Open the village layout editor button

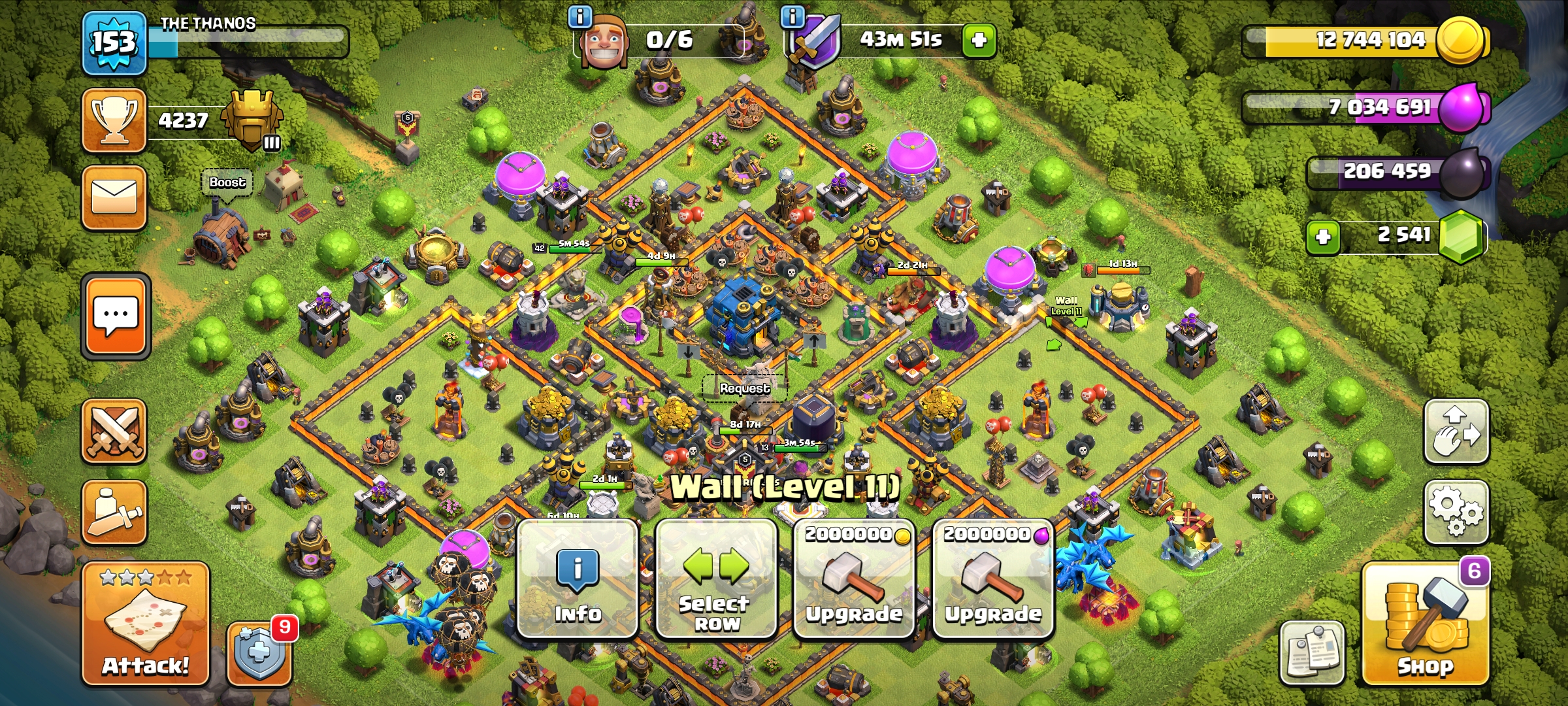1456,431
